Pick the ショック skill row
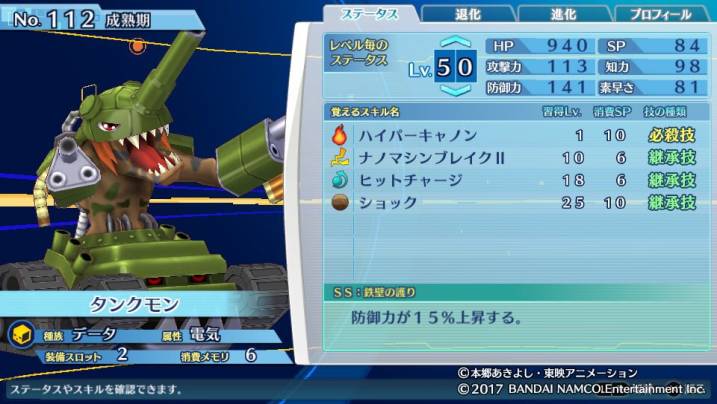 click(512, 203)
